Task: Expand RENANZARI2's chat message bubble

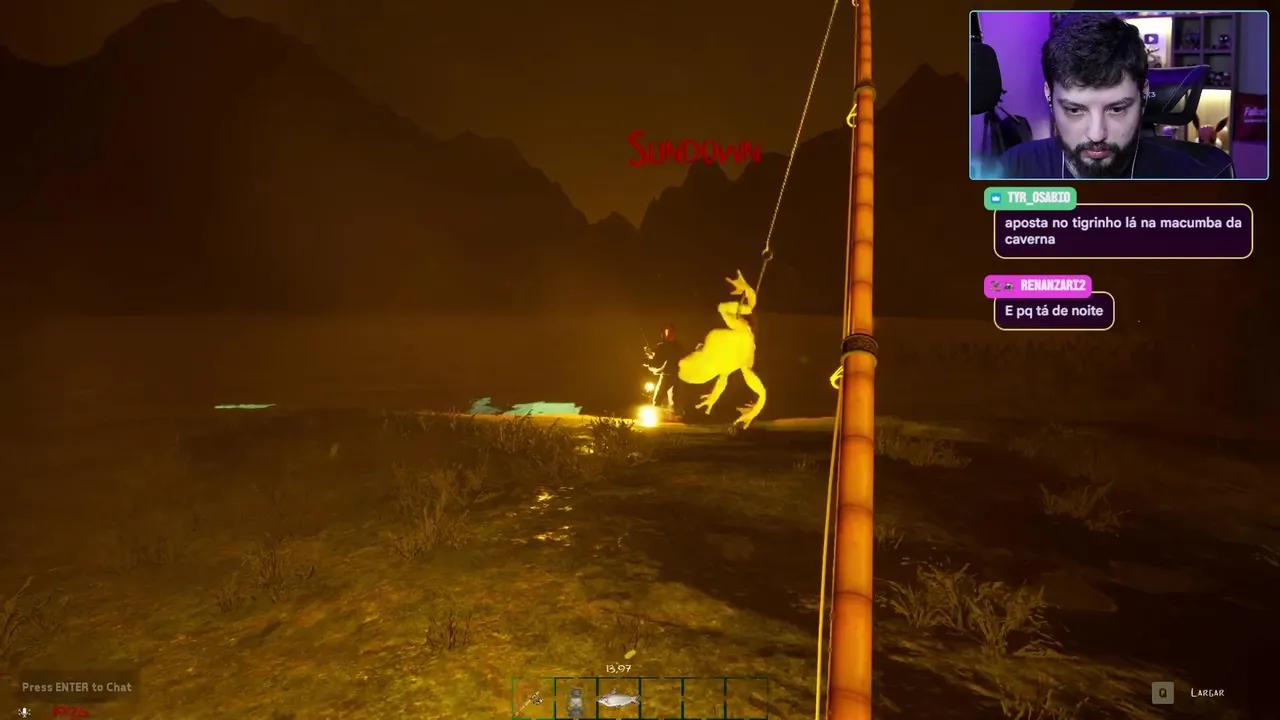Action: (1053, 311)
